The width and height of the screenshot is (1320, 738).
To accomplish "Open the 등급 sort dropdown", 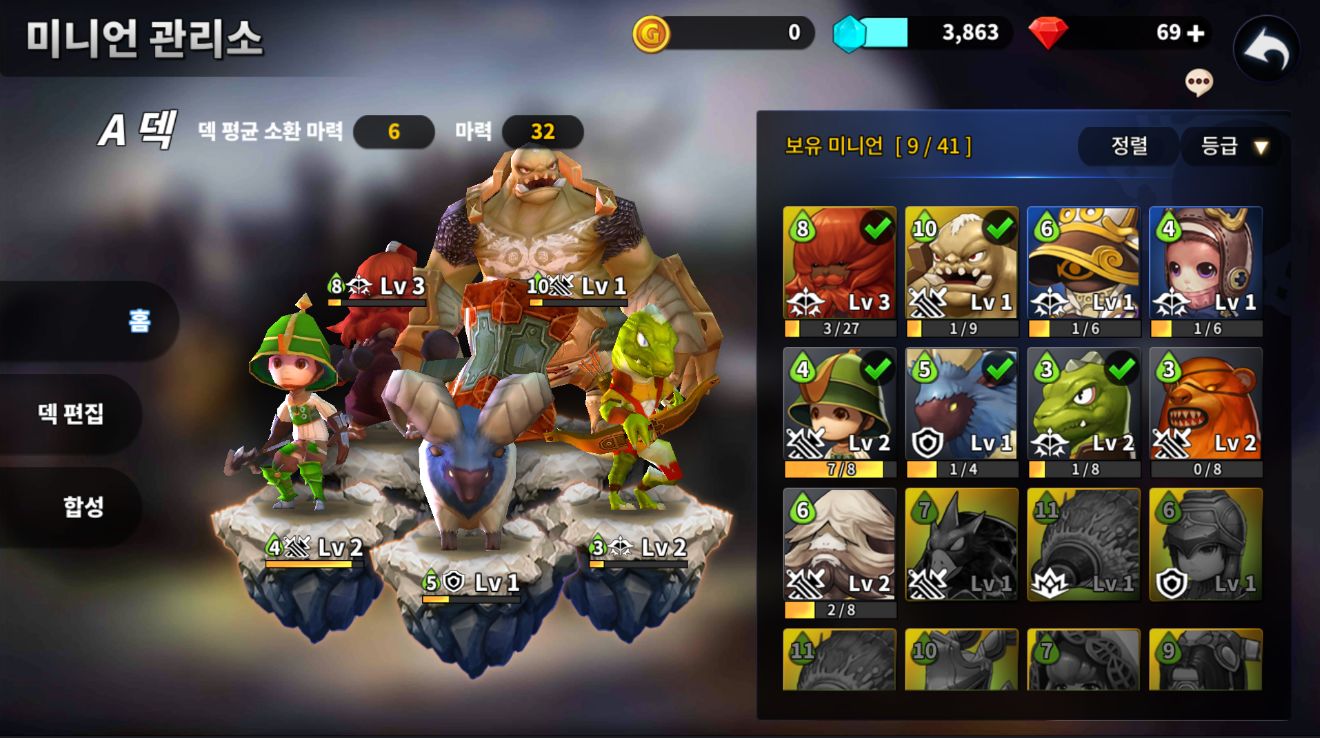I will 1235,146.
